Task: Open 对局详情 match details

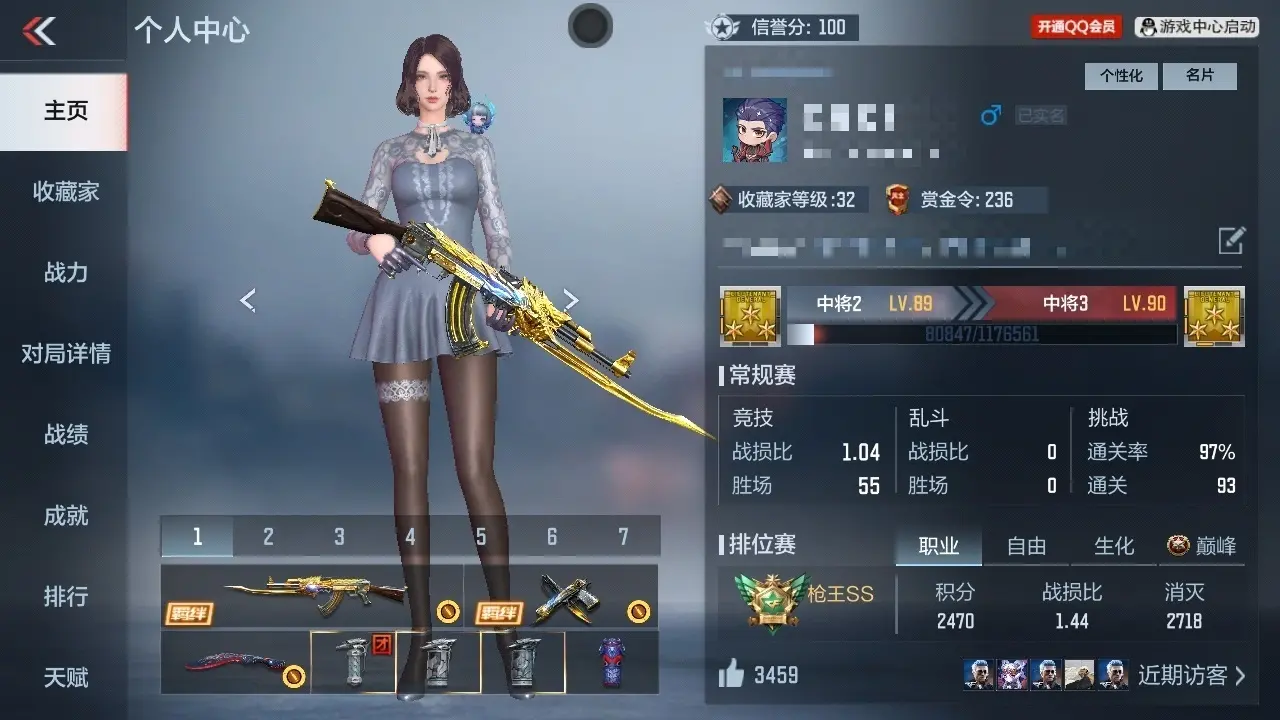Action: pyautogui.click(x=65, y=354)
